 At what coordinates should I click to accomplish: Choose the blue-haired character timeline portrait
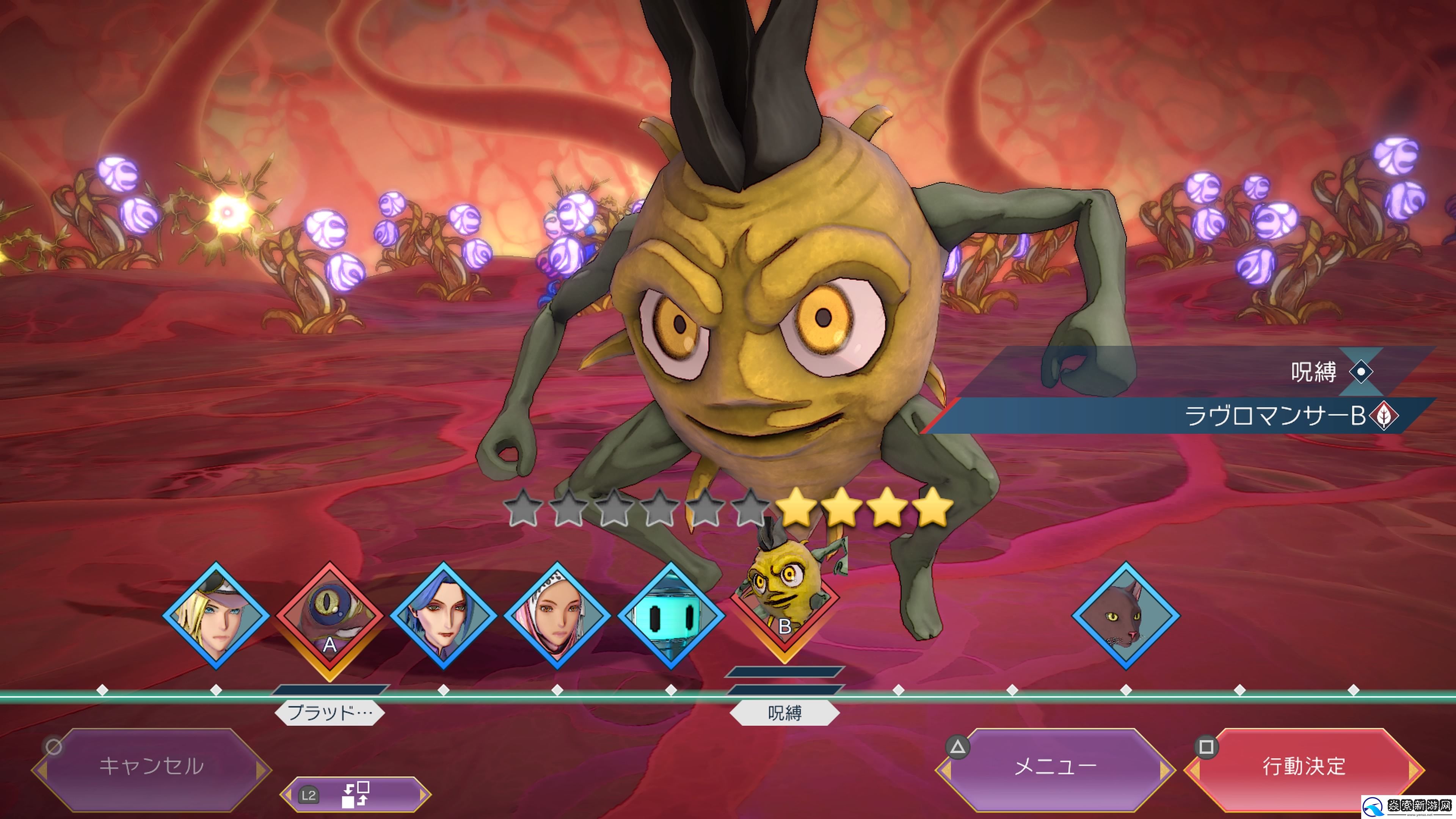click(x=444, y=615)
